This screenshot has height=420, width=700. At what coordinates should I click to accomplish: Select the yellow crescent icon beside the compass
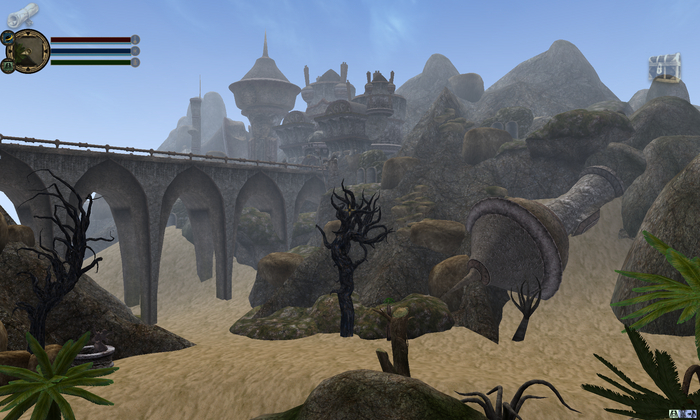click(x=7, y=37)
